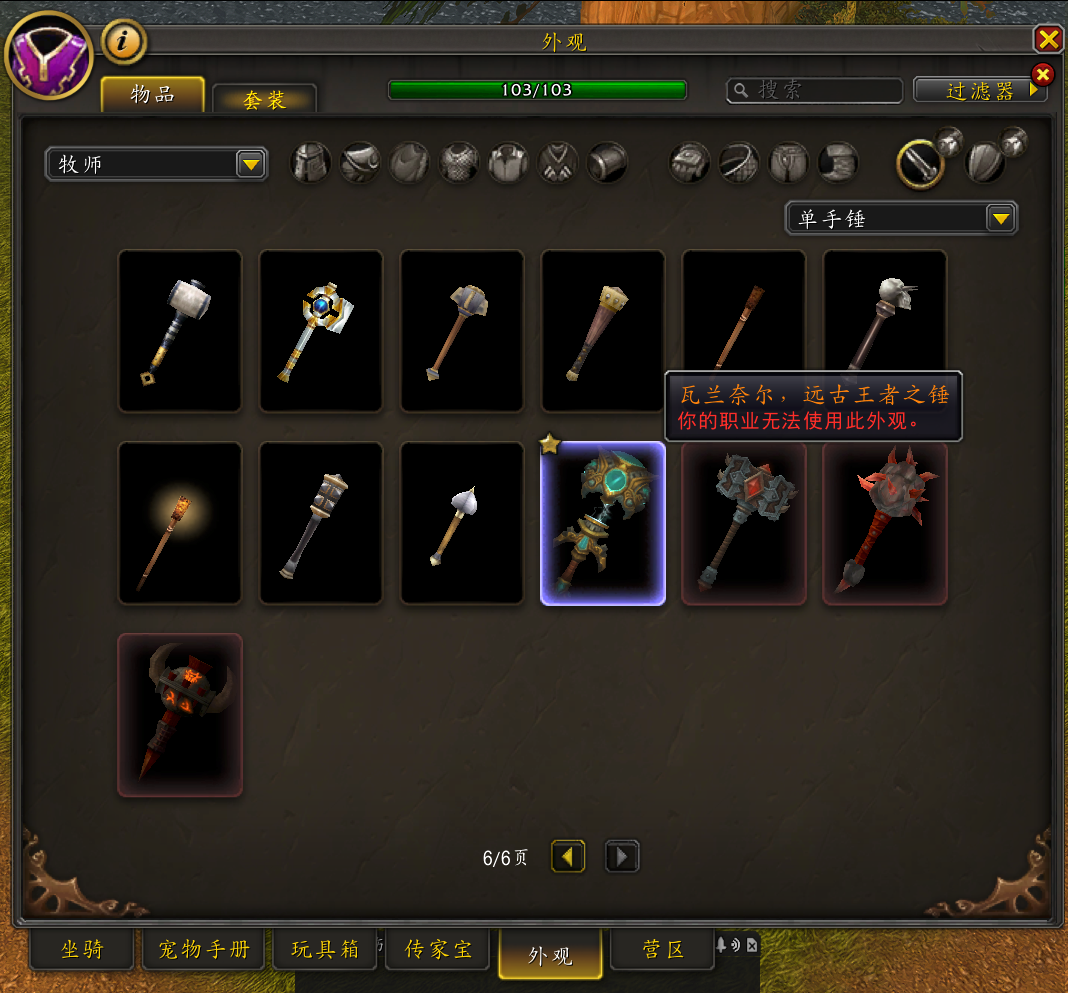Open the 玩具箱 toy box tab
1068x993 pixels.
pyautogui.click(x=325, y=949)
